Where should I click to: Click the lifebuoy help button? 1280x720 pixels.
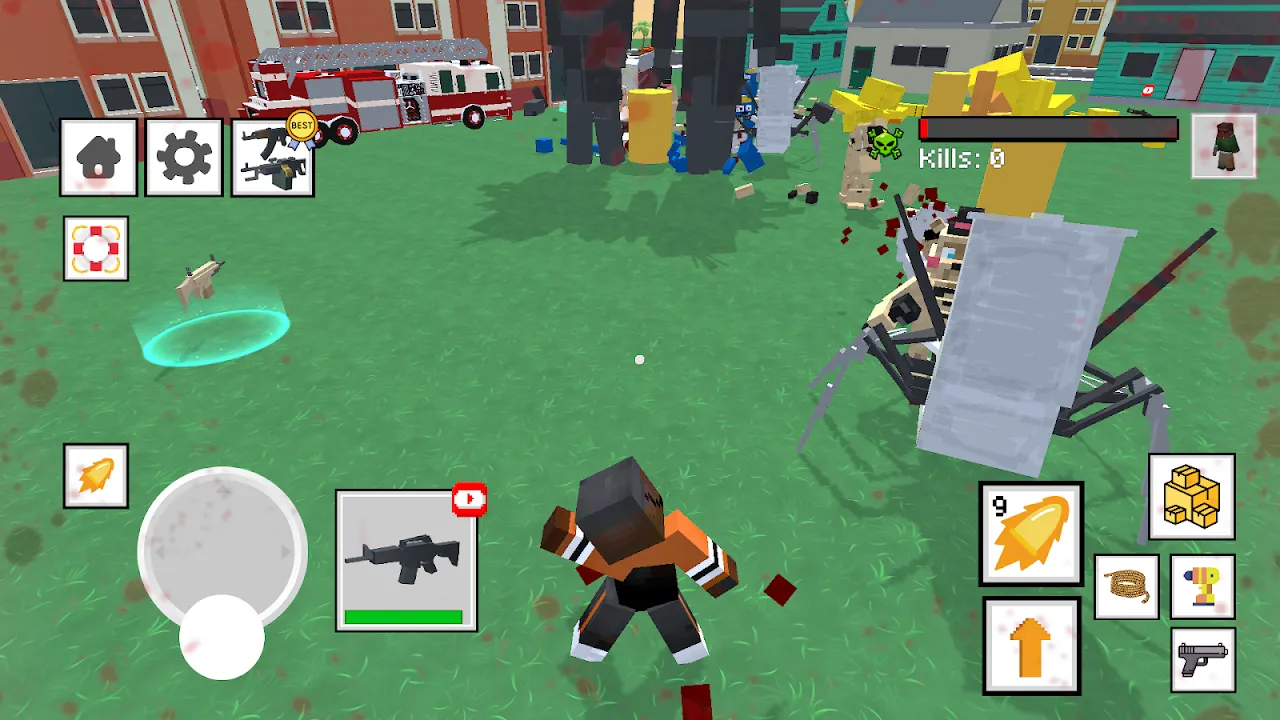point(96,248)
